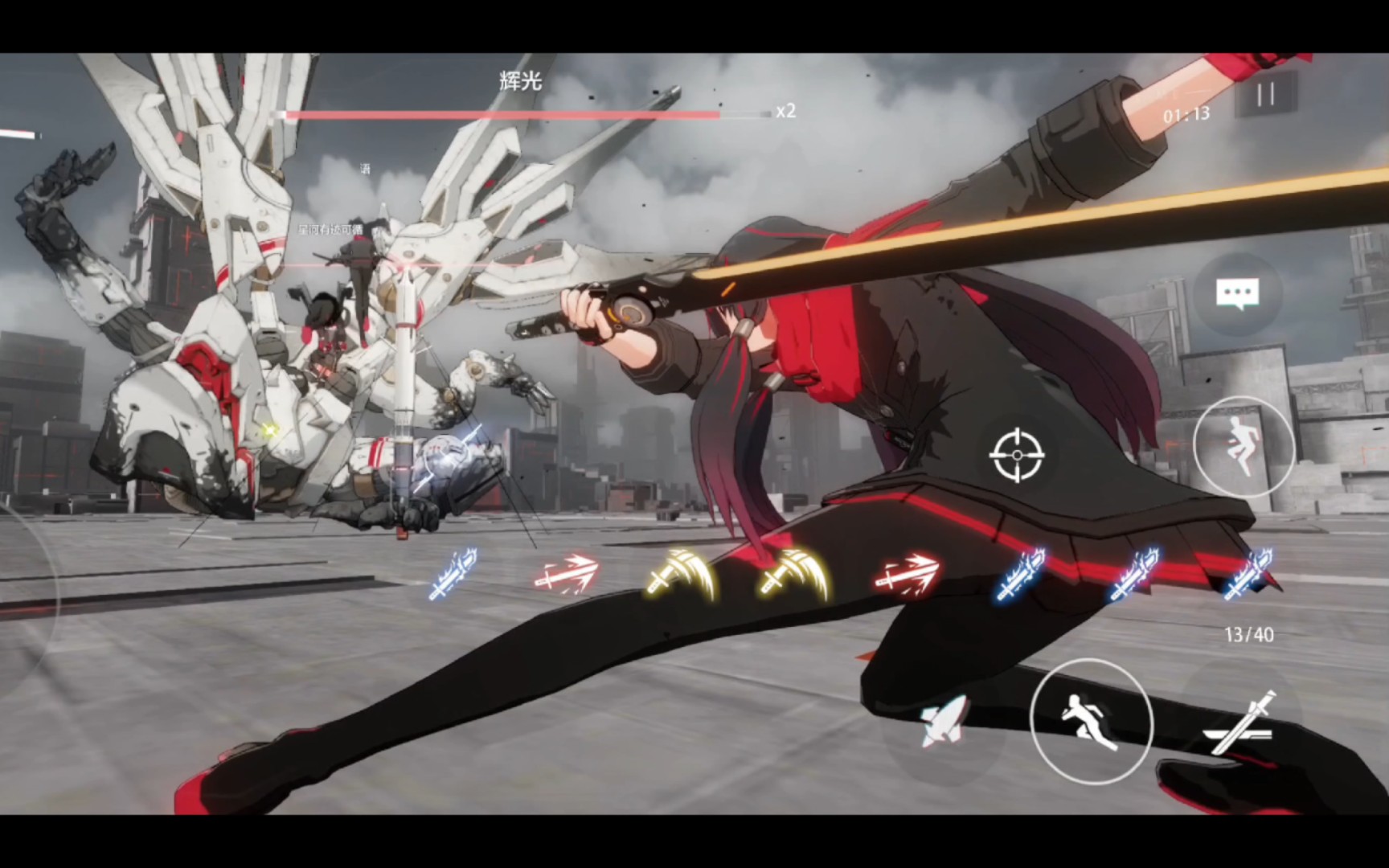Toggle the crosshair target lock
This screenshot has height=868, width=1389.
tap(1017, 455)
